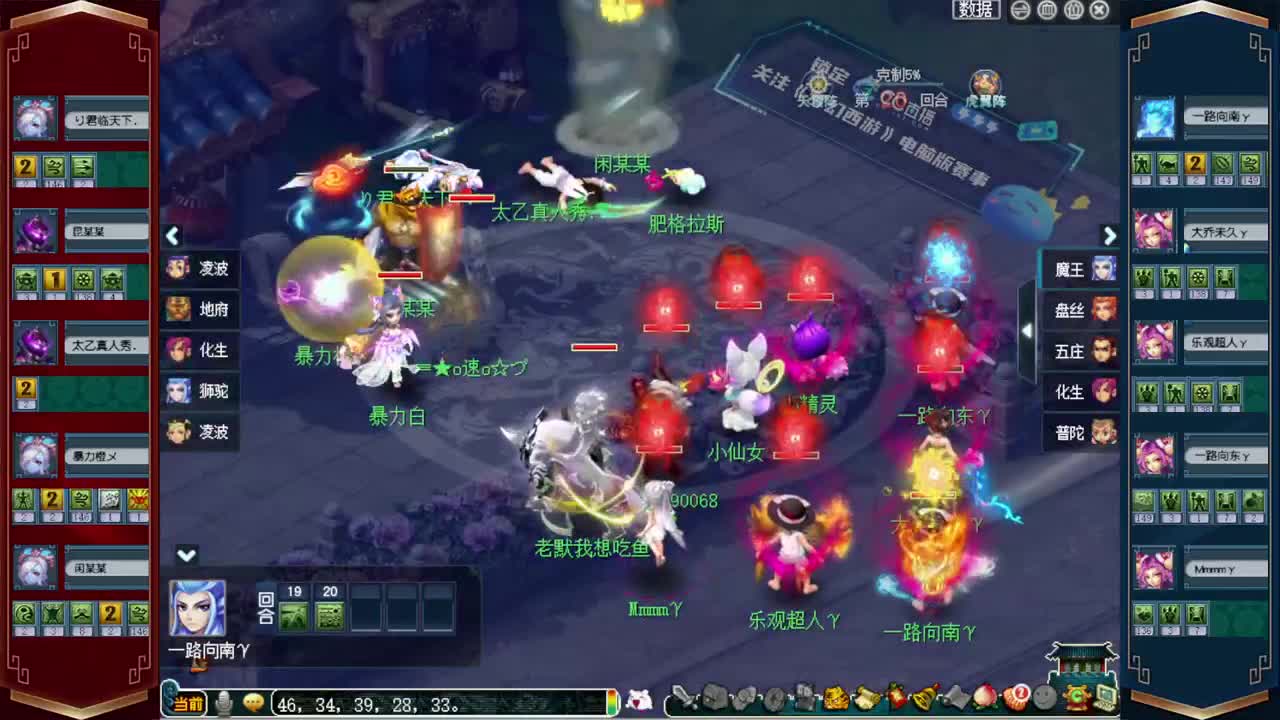Click the 数据 button at the top right

coord(974,9)
